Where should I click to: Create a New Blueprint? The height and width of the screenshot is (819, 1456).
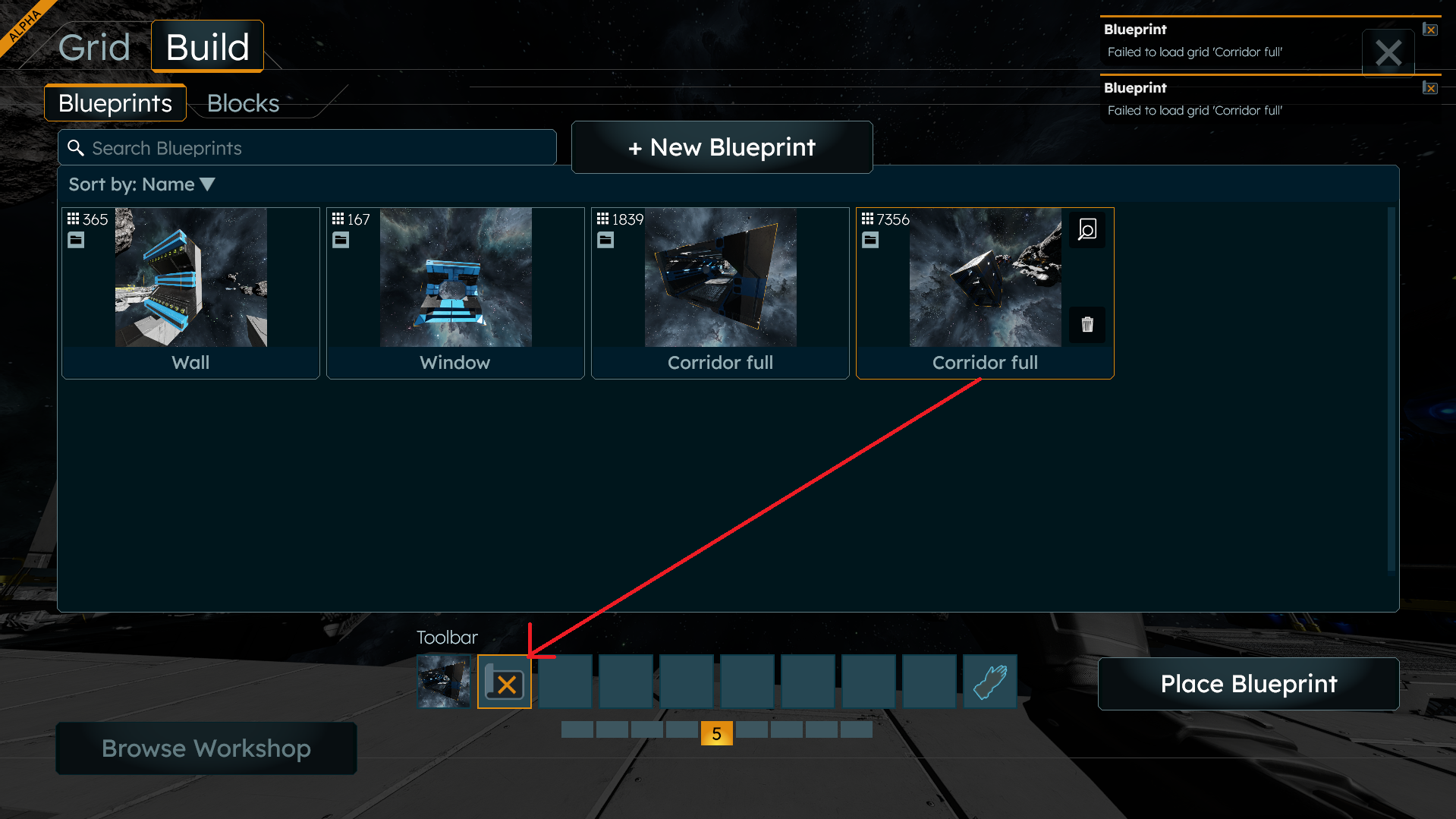pyautogui.click(x=722, y=147)
